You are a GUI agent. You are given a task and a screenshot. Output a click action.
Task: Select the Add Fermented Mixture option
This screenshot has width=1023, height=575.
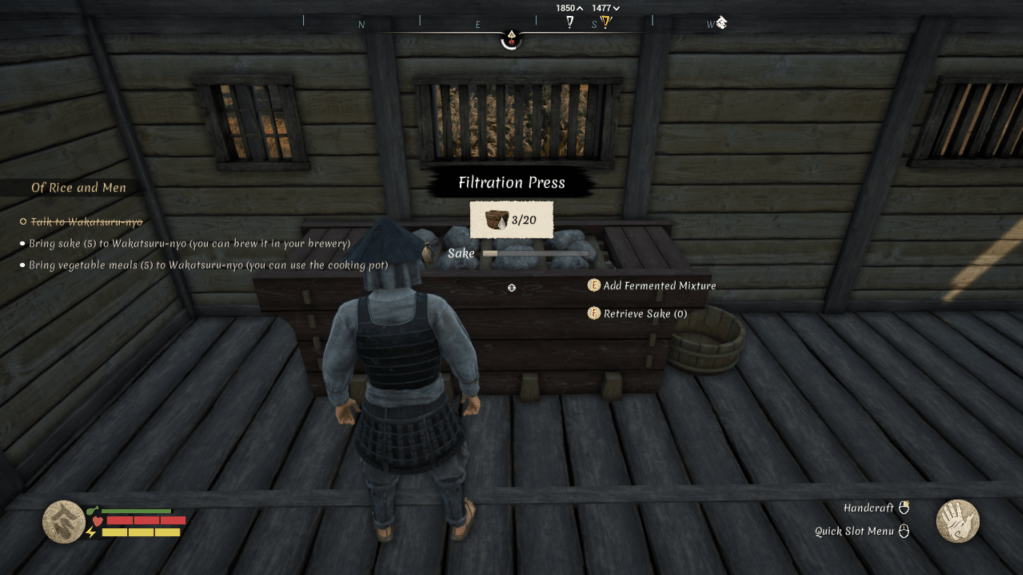(x=658, y=286)
